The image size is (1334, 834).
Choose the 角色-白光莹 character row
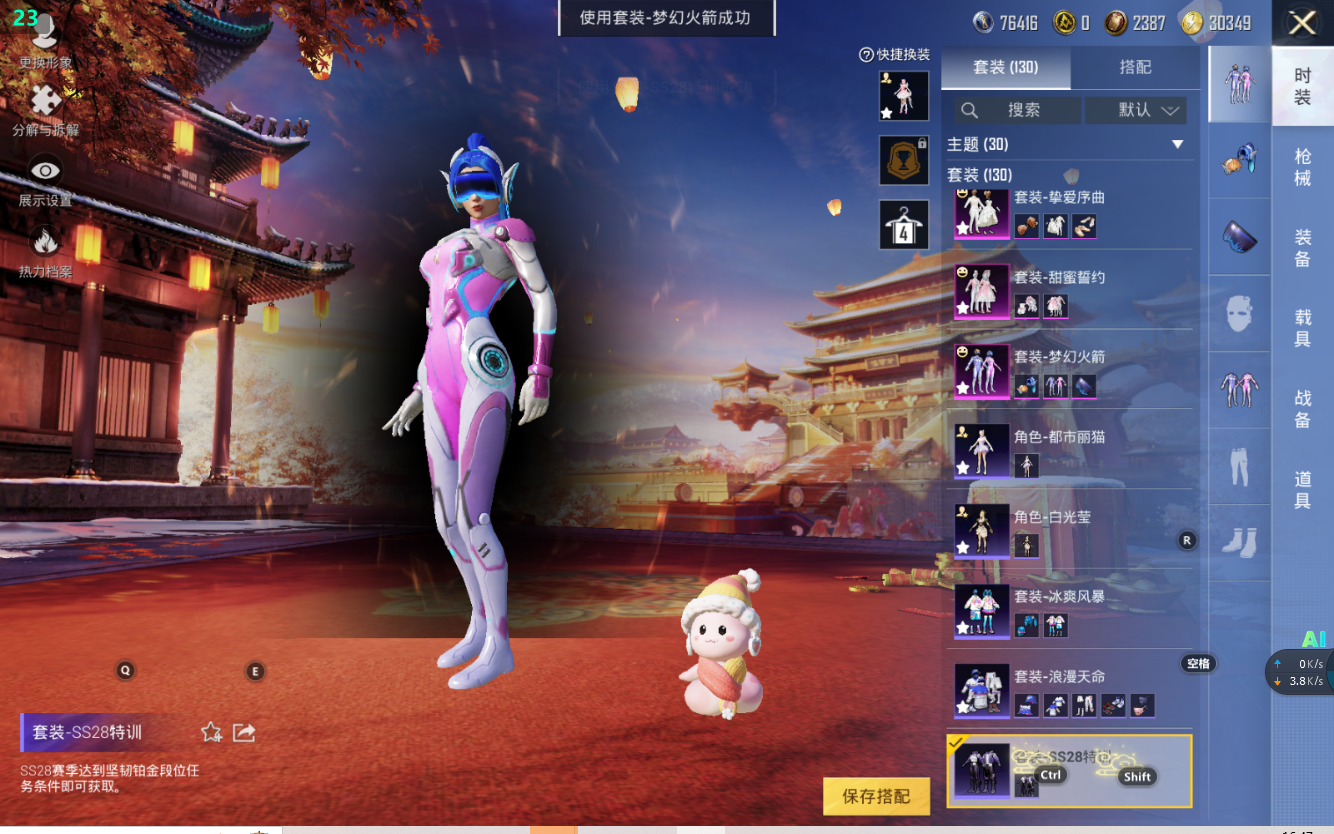(1070, 531)
